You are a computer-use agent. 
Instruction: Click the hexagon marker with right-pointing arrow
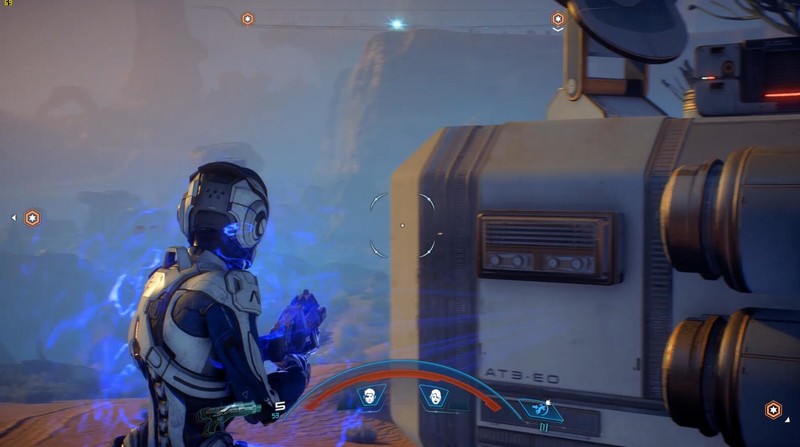[x=772, y=410]
